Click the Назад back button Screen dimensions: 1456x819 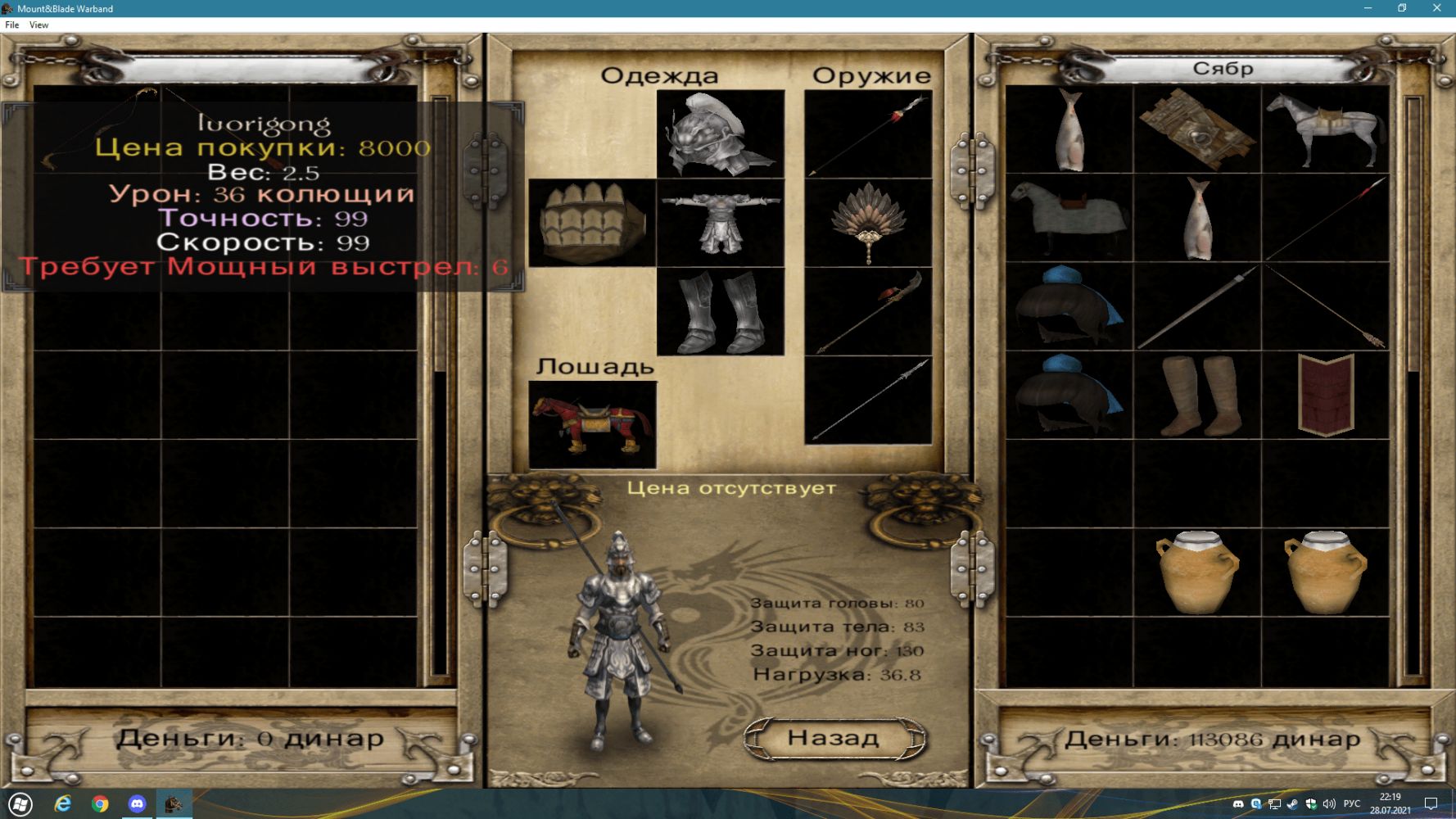[x=834, y=738]
